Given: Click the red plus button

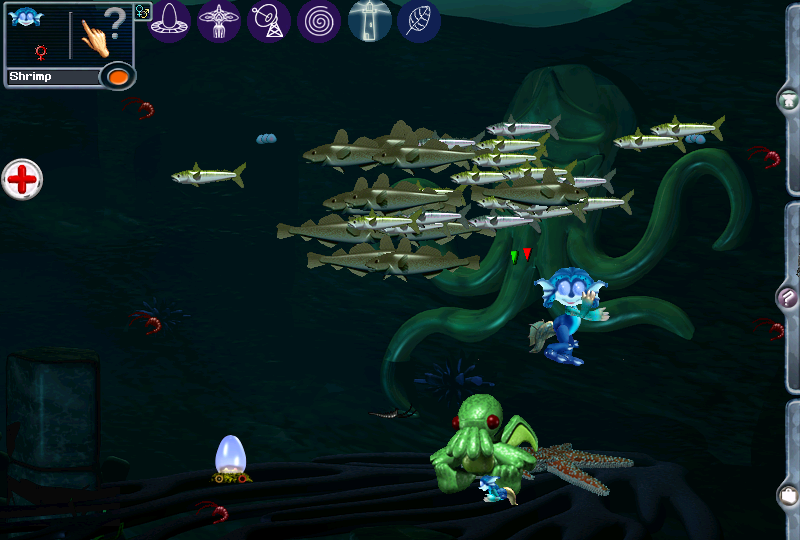Looking at the screenshot, I should coord(22,180).
